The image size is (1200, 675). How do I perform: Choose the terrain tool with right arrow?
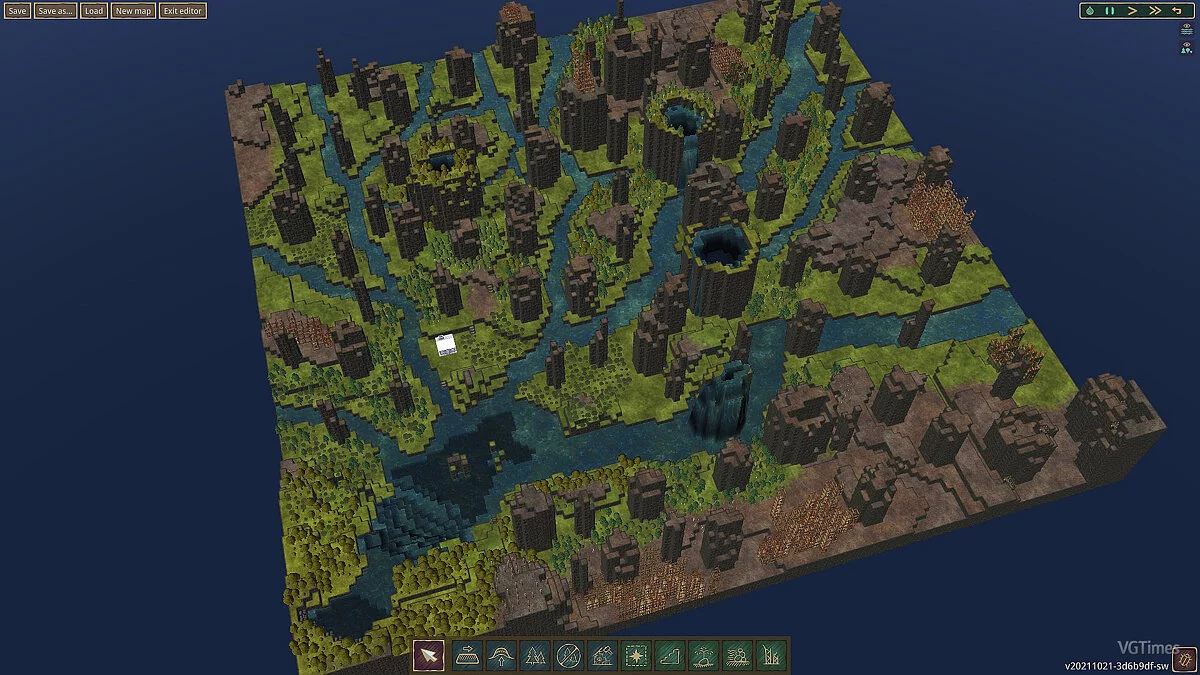click(467, 656)
